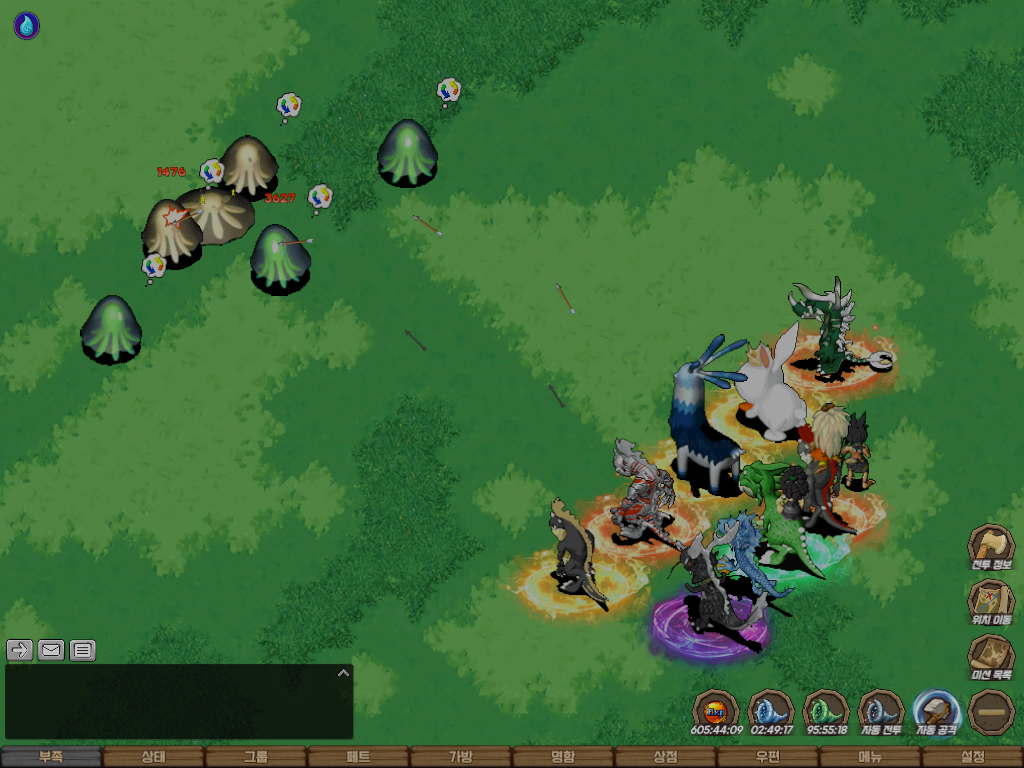Open the 메뉴 (menu) button

(x=870, y=757)
